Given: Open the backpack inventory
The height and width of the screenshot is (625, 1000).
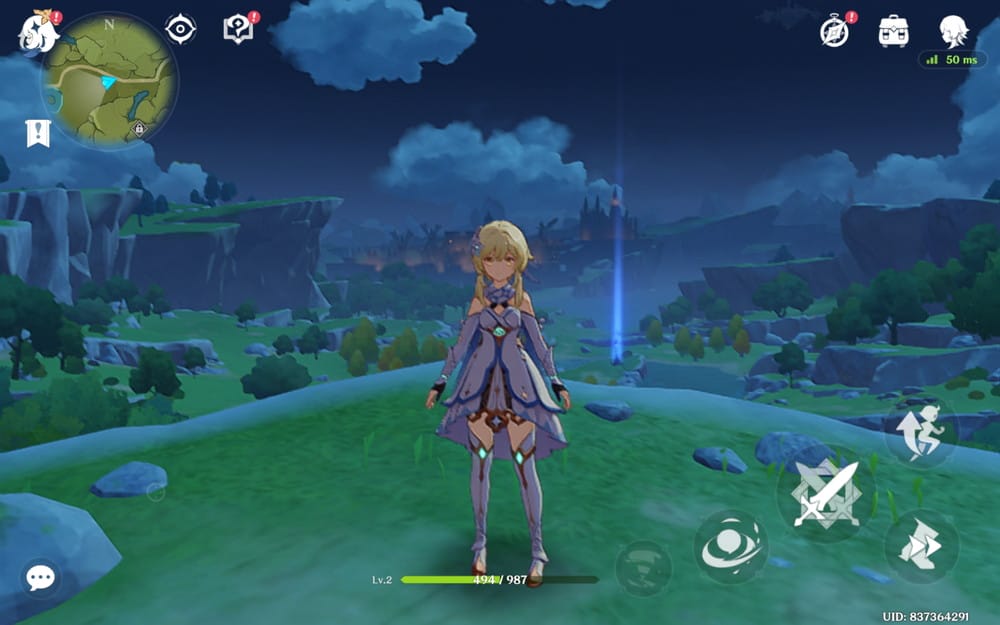Looking at the screenshot, I should point(893,31).
